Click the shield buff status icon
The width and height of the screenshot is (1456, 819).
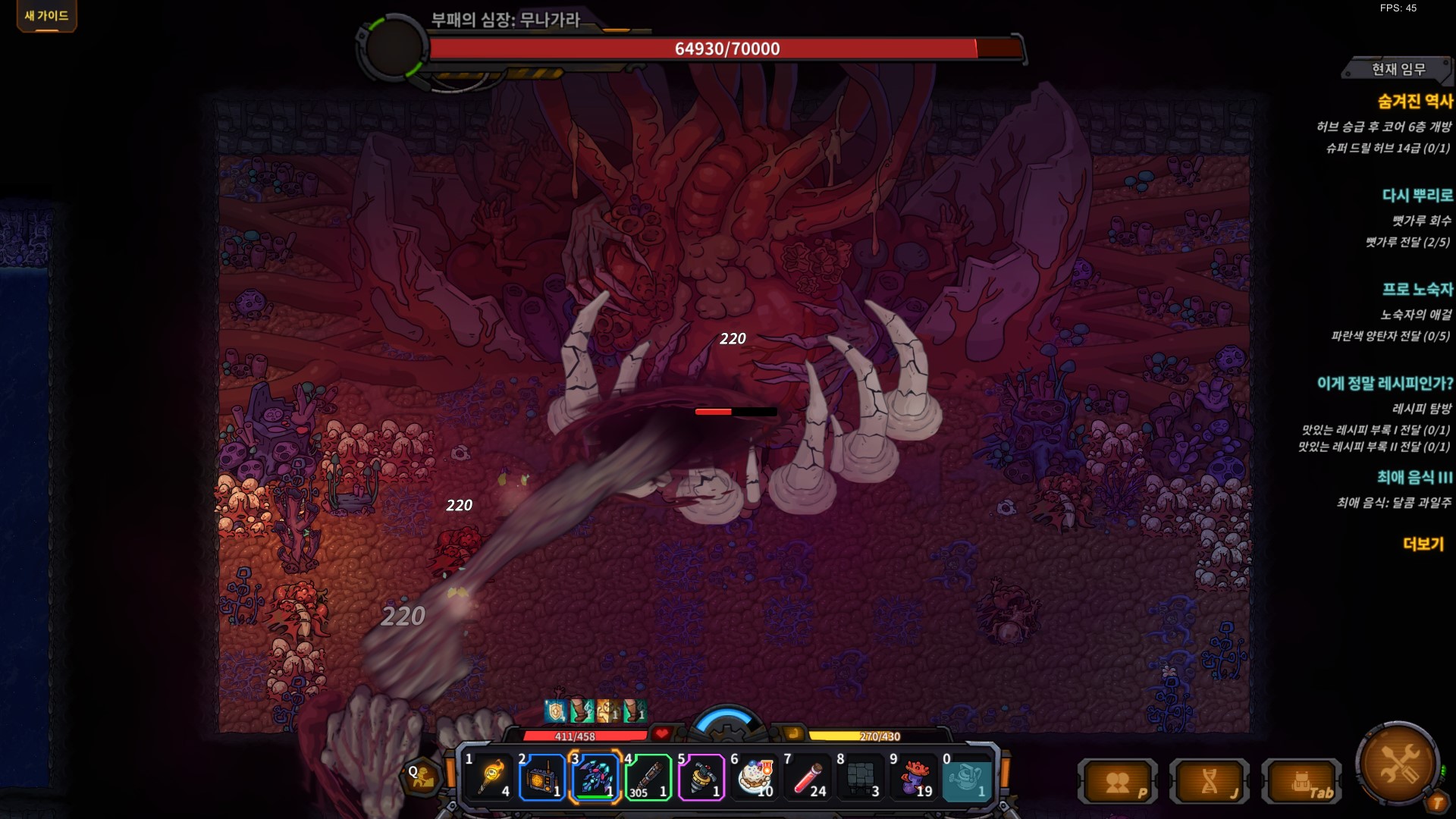[556, 711]
